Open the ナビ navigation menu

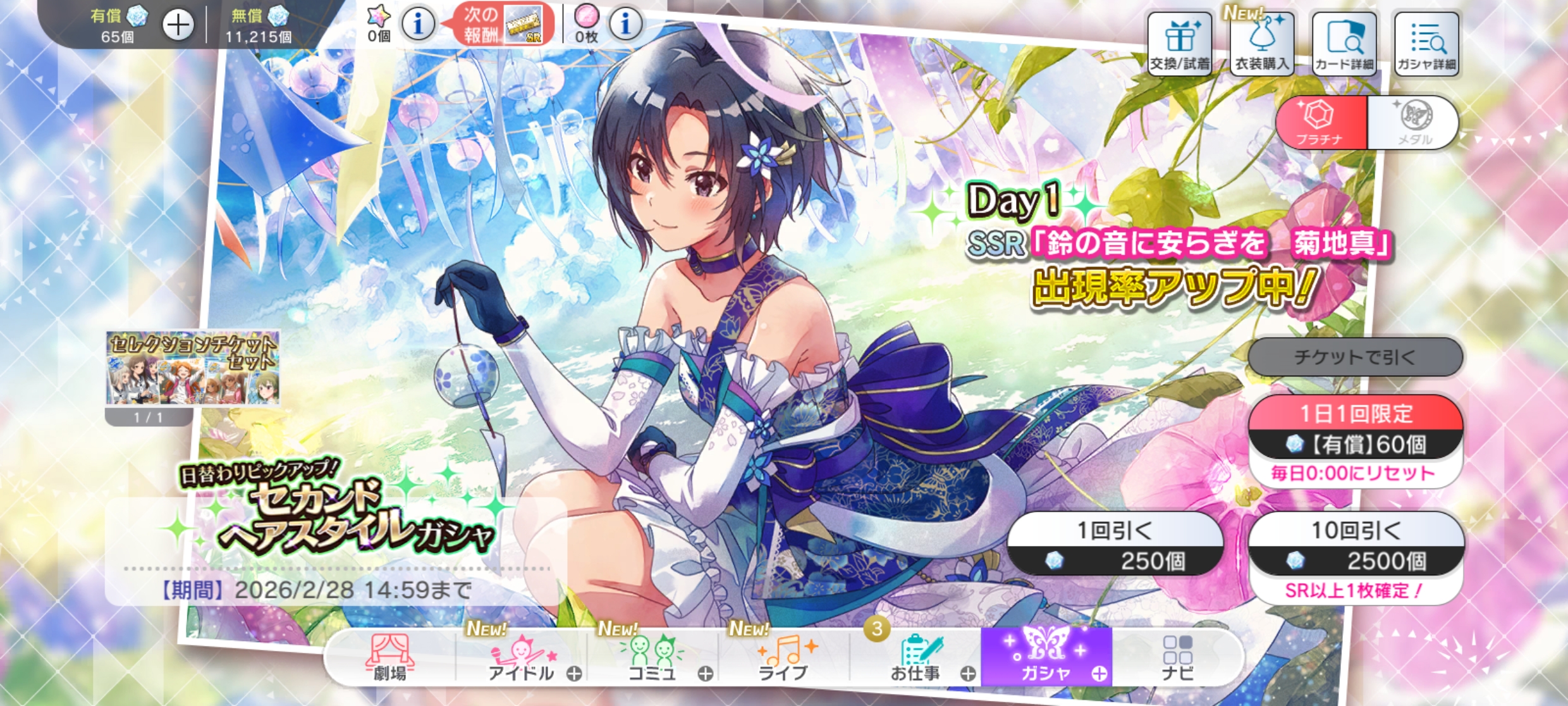pyautogui.click(x=1177, y=658)
